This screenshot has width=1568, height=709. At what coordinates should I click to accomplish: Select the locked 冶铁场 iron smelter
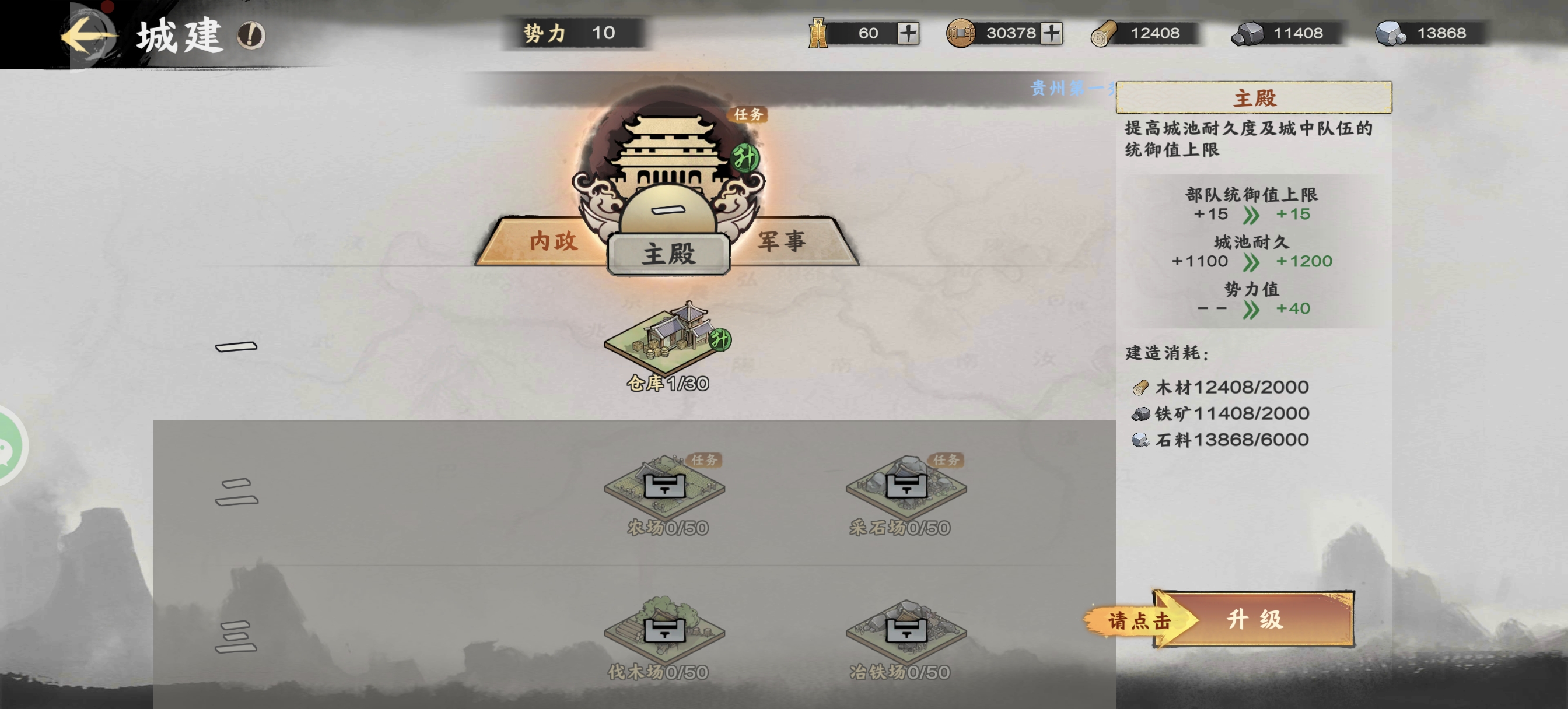pos(906,630)
